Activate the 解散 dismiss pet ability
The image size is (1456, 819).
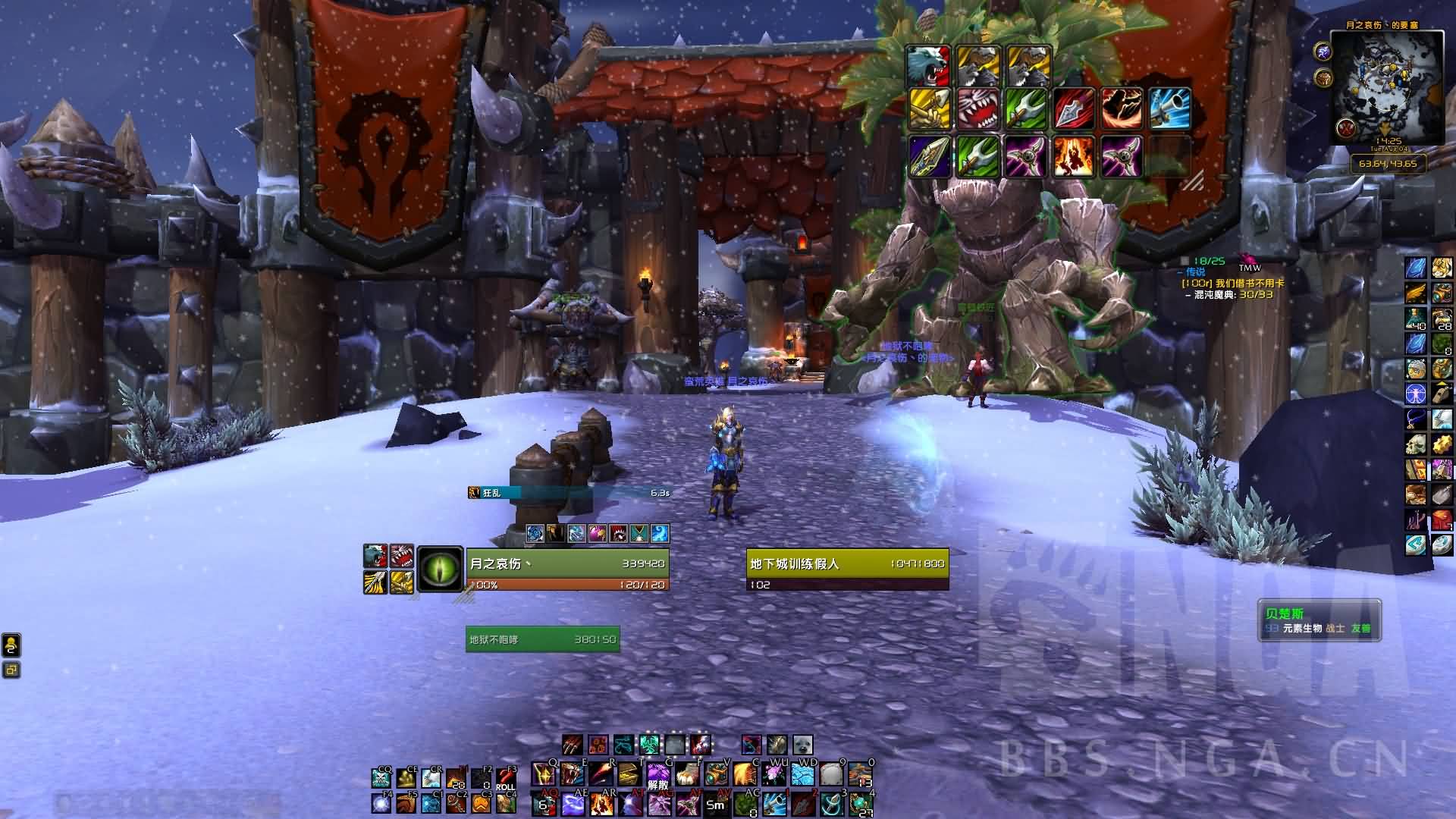[x=658, y=775]
